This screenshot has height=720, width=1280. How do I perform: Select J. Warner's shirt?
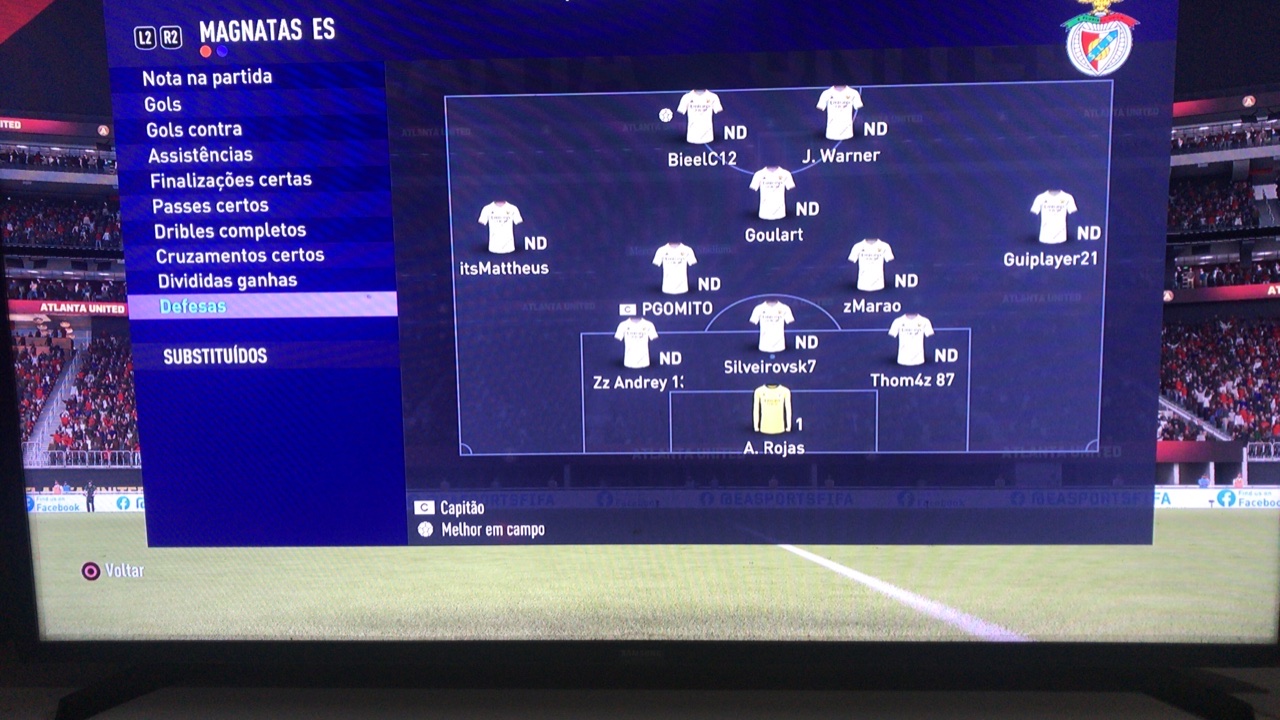click(839, 113)
